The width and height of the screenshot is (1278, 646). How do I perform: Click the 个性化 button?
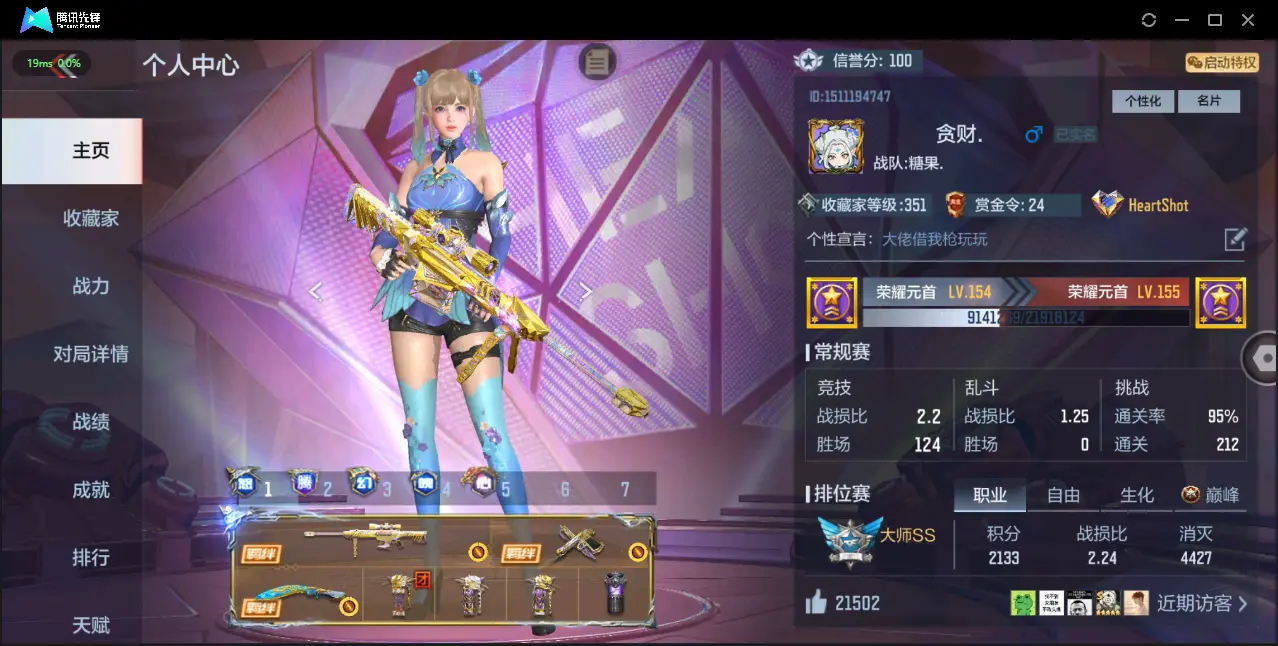tap(1142, 101)
